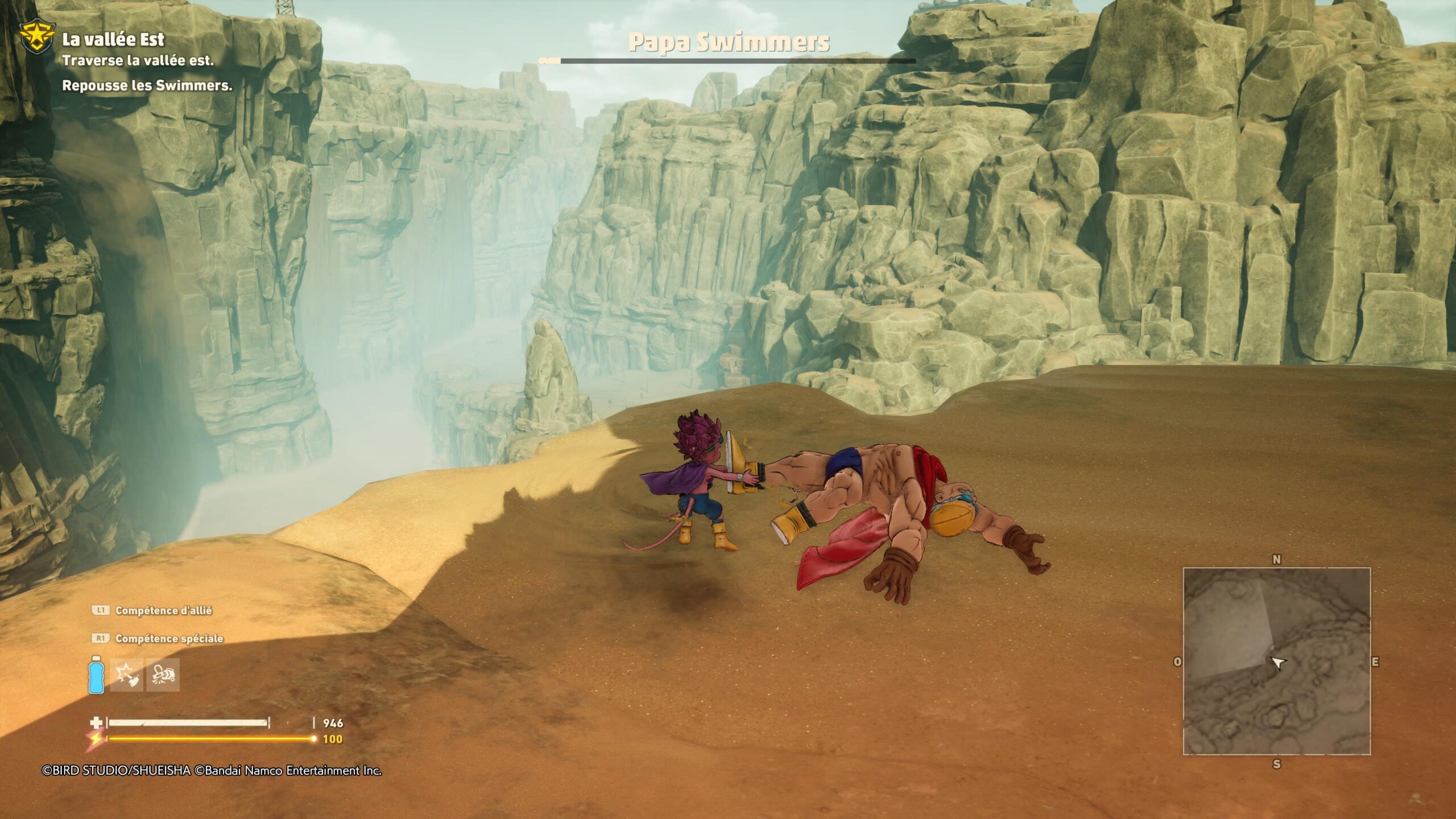Choose the Compétence spéciale label
The height and width of the screenshot is (819, 1456).
pyautogui.click(x=169, y=639)
